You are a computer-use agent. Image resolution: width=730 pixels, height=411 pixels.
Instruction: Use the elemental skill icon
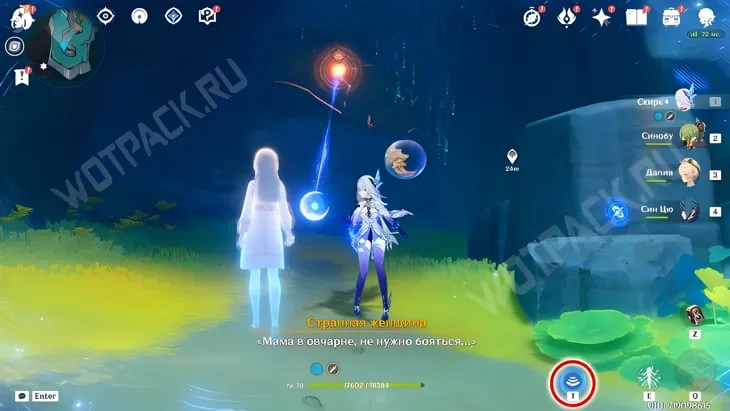point(650,377)
